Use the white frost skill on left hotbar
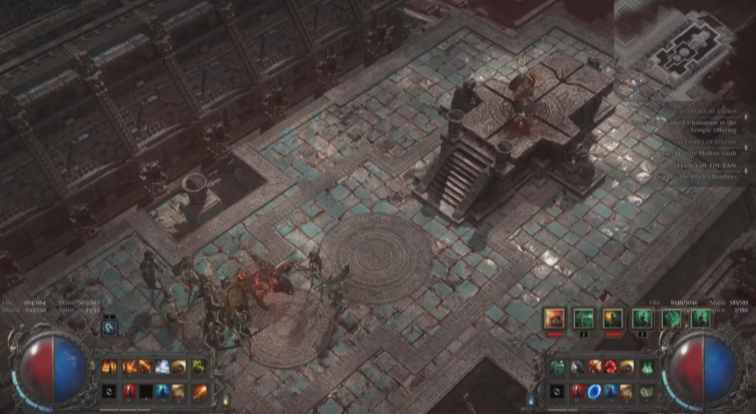The image size is (756, 414). (x=161, y=367)
